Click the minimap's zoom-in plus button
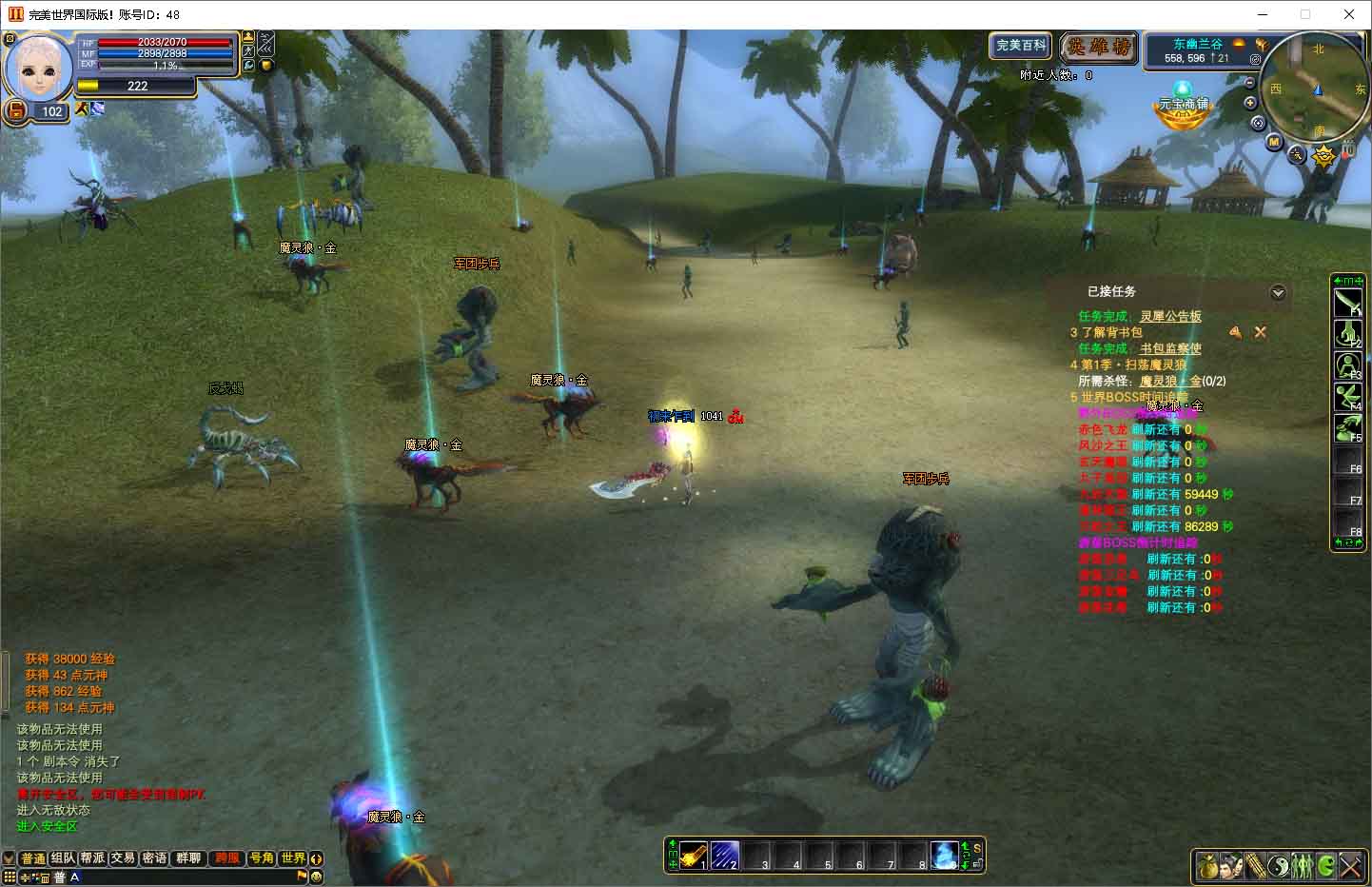The image size is (1372, 887). (x=1250, y=103)
